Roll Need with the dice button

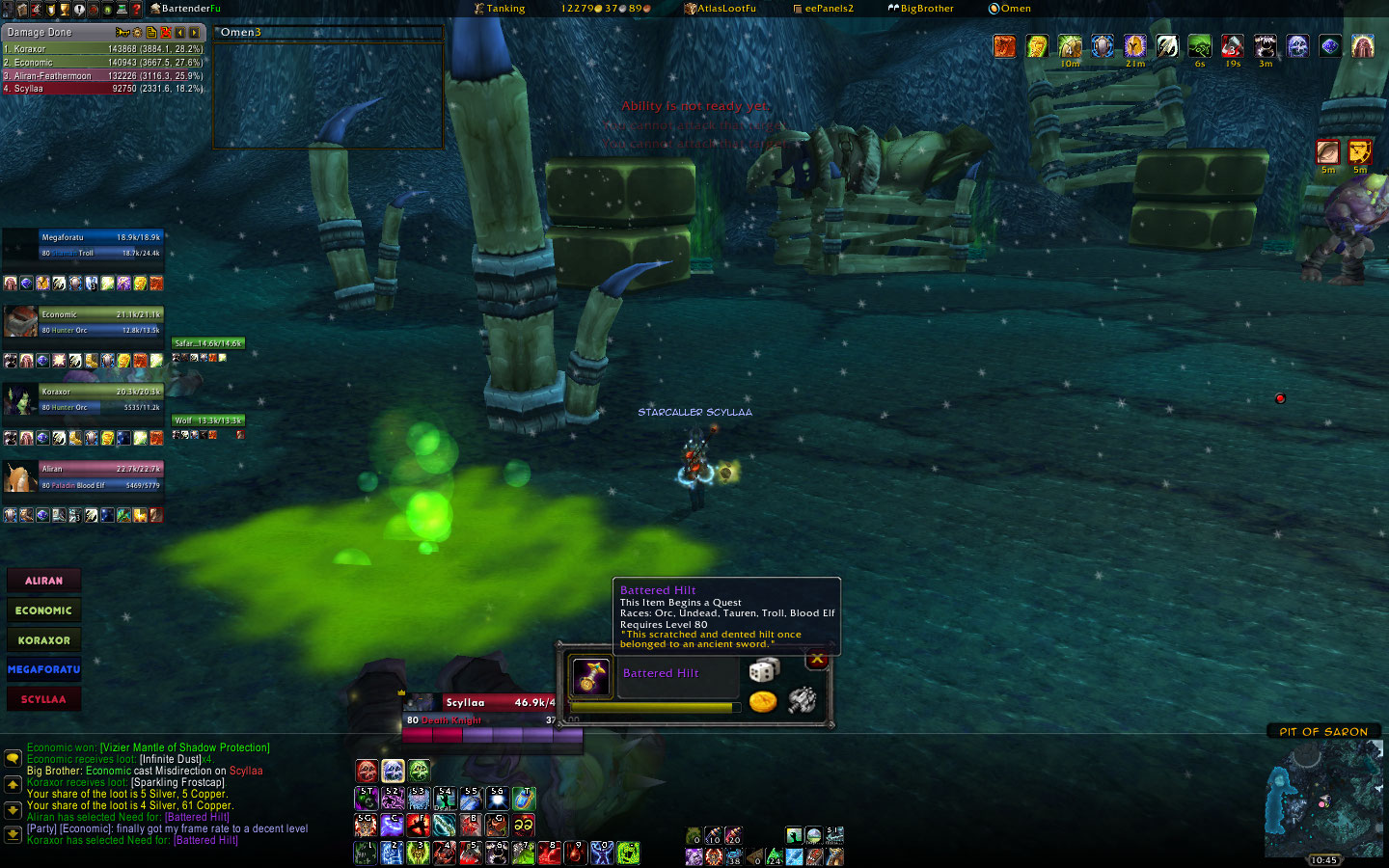click(764, 670)
